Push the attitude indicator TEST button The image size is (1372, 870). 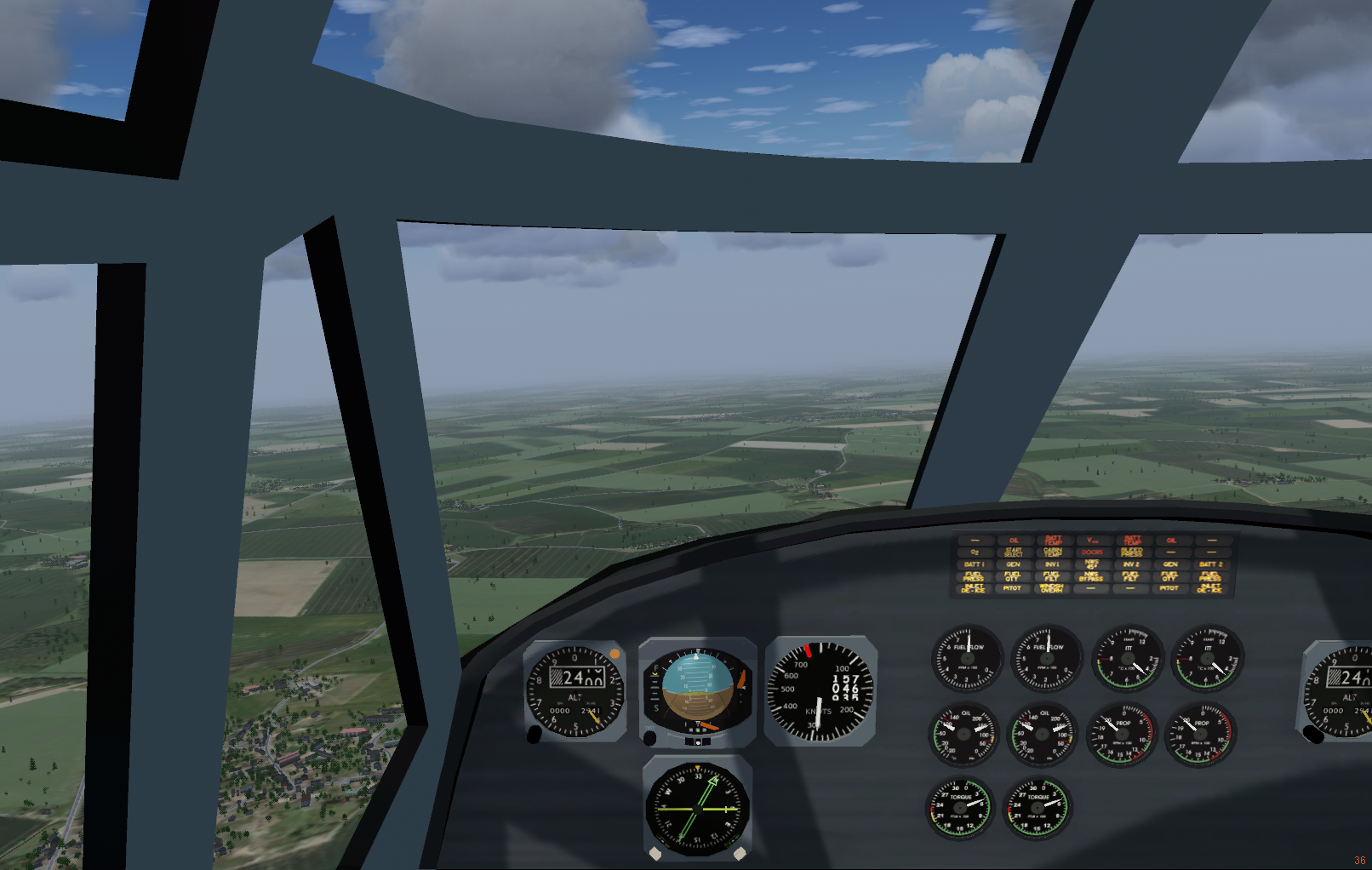click(649, 737)
